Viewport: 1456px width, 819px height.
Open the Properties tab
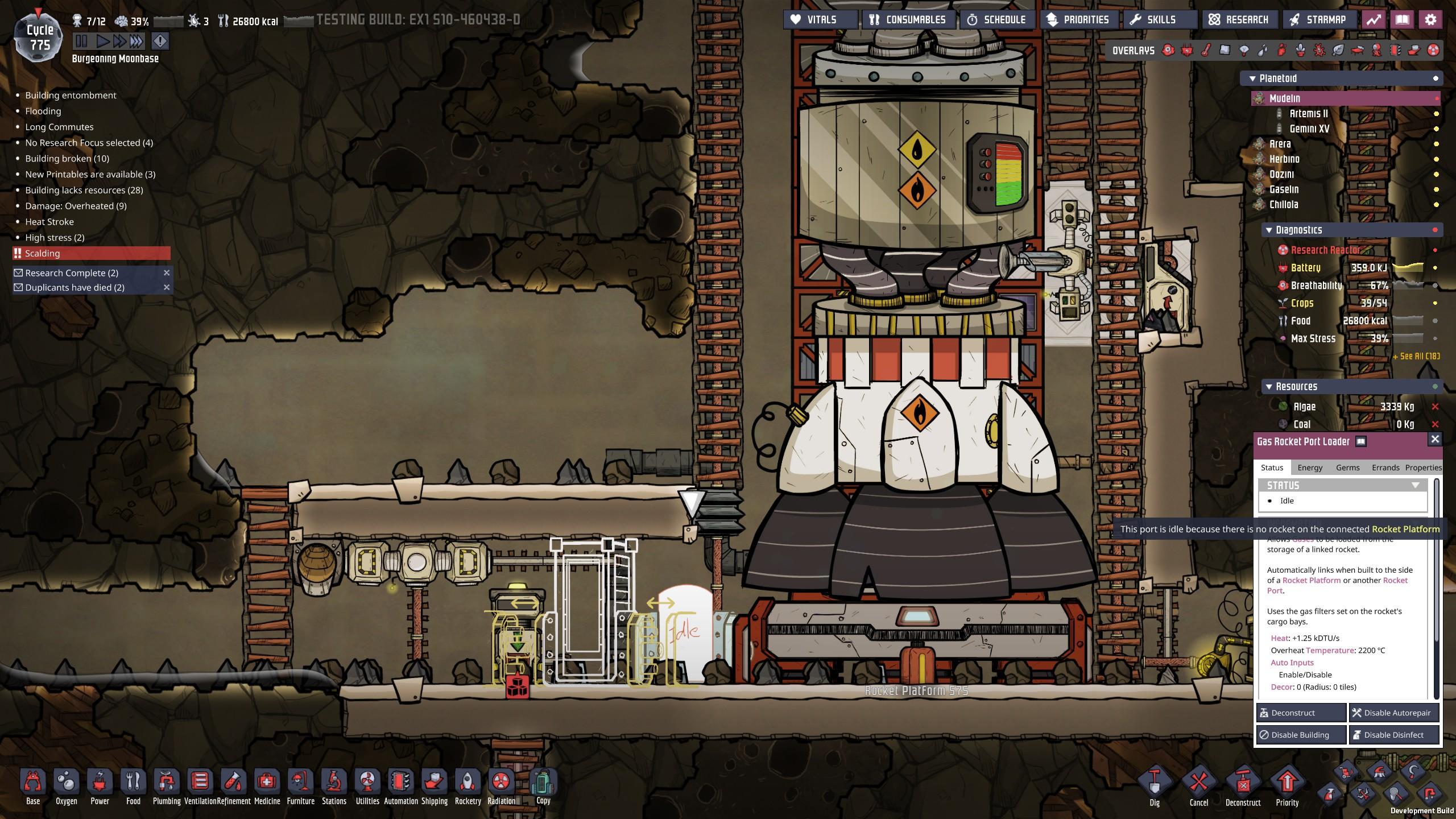click(1423, 468)
